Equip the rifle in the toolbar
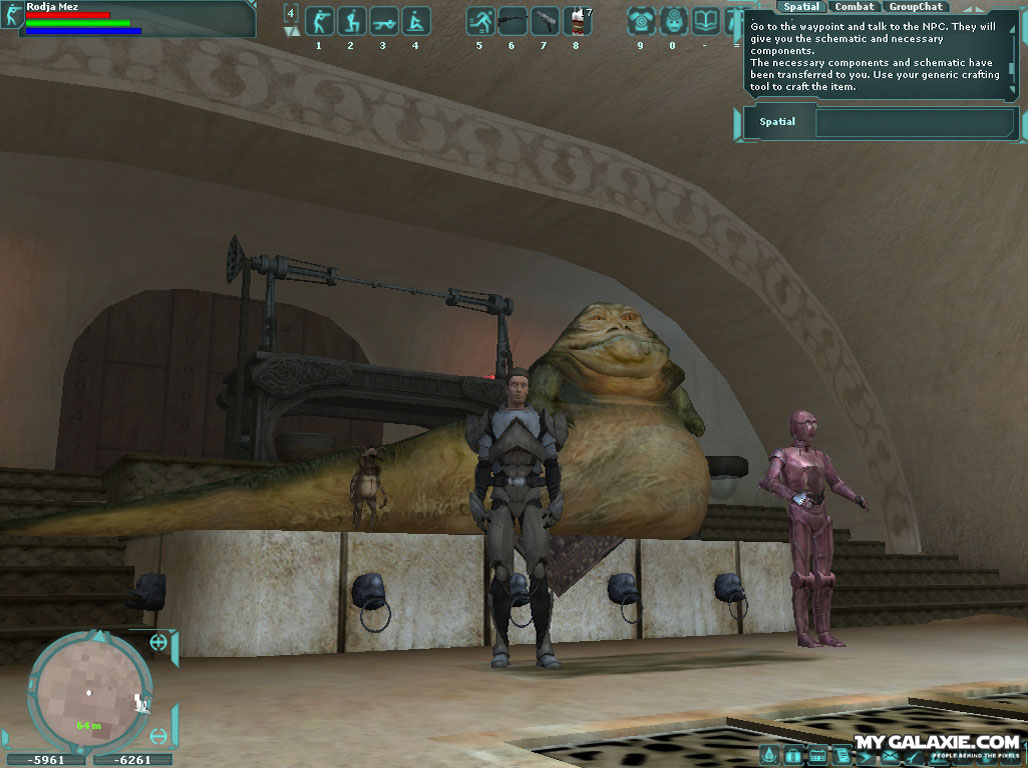This screenshot has width=1028, height=768. 512,21
